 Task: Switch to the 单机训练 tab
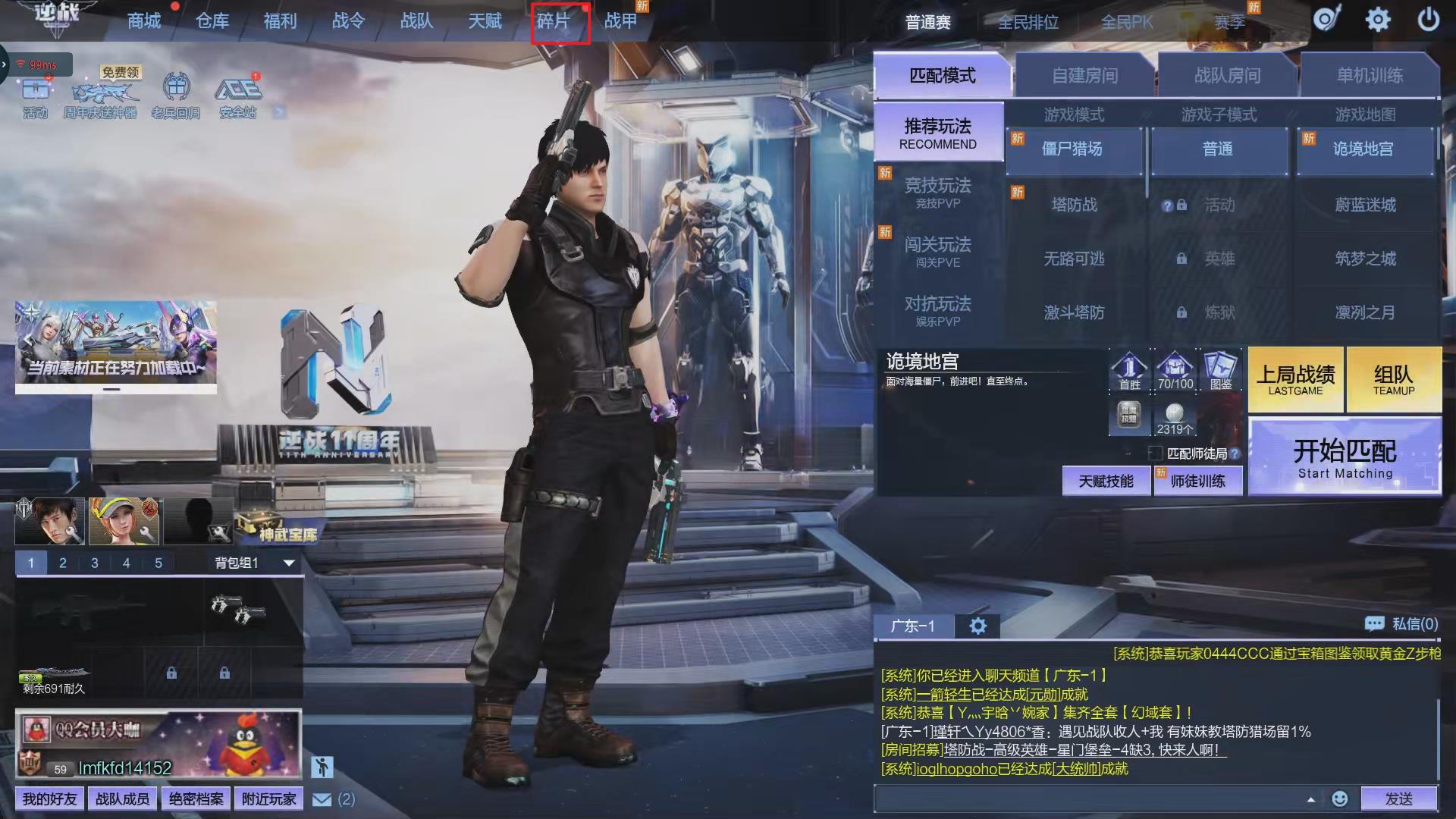point(1370,76)
